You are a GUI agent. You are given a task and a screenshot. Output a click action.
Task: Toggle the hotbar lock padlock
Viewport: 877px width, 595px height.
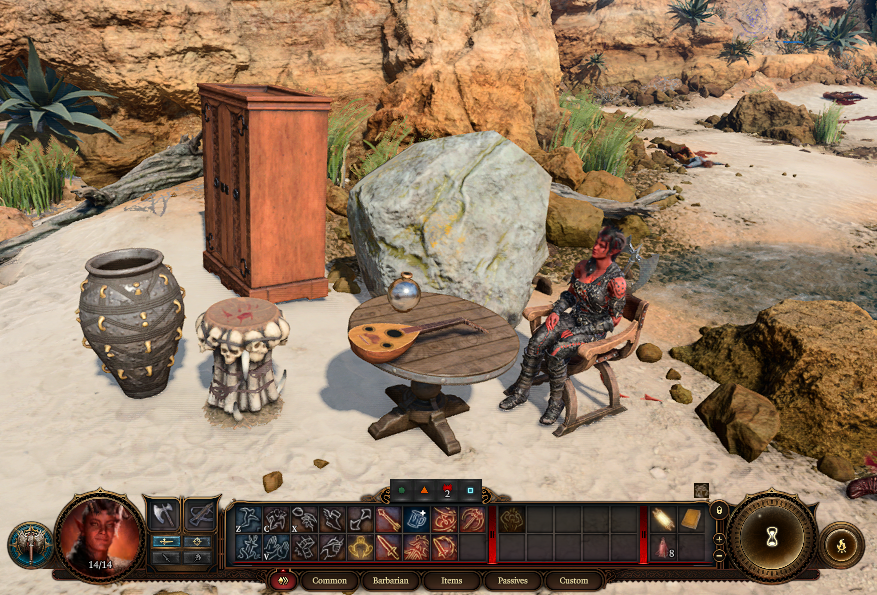tap(720, 511)
